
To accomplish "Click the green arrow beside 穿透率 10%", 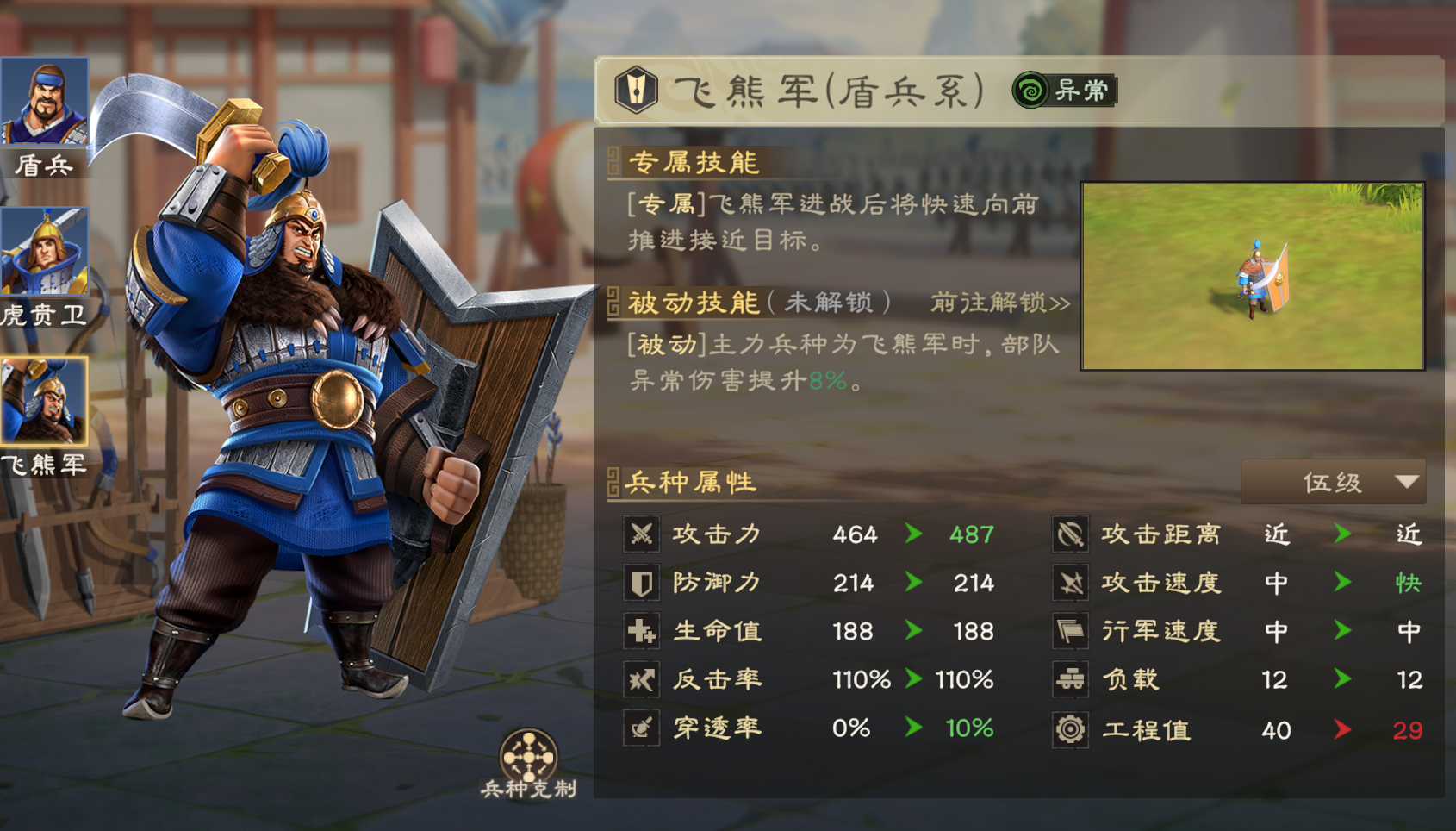I will click(913, 728).
